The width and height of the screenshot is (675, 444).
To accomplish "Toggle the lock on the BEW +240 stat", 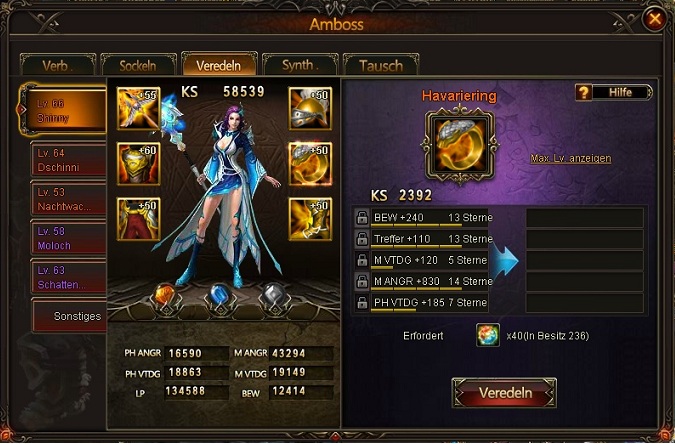I will (361, 218).
